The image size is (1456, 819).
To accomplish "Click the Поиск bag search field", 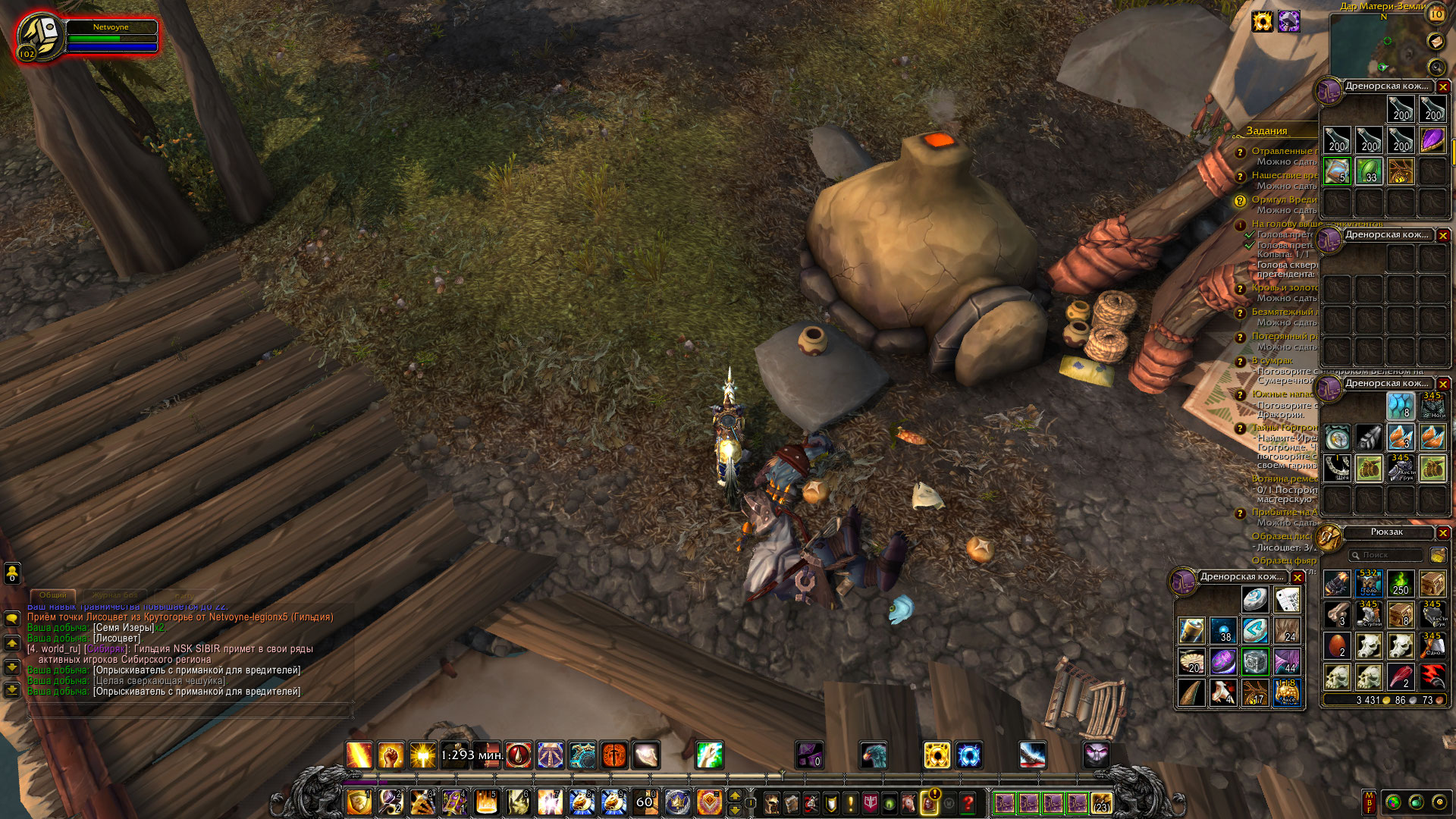I will 1385,555.
